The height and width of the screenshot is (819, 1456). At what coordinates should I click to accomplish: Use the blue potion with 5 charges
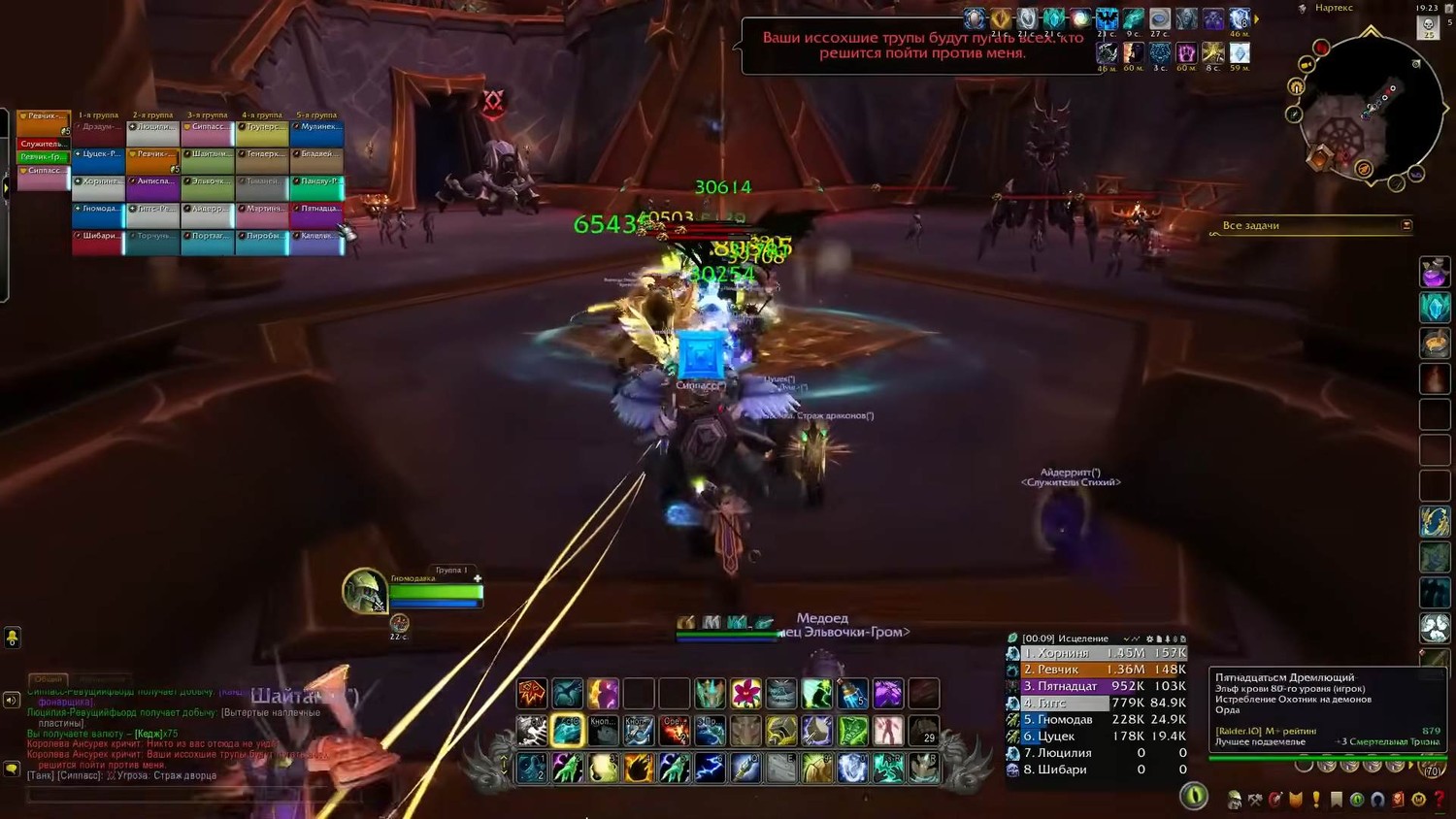pyautogui.click(x=852, y=694)
